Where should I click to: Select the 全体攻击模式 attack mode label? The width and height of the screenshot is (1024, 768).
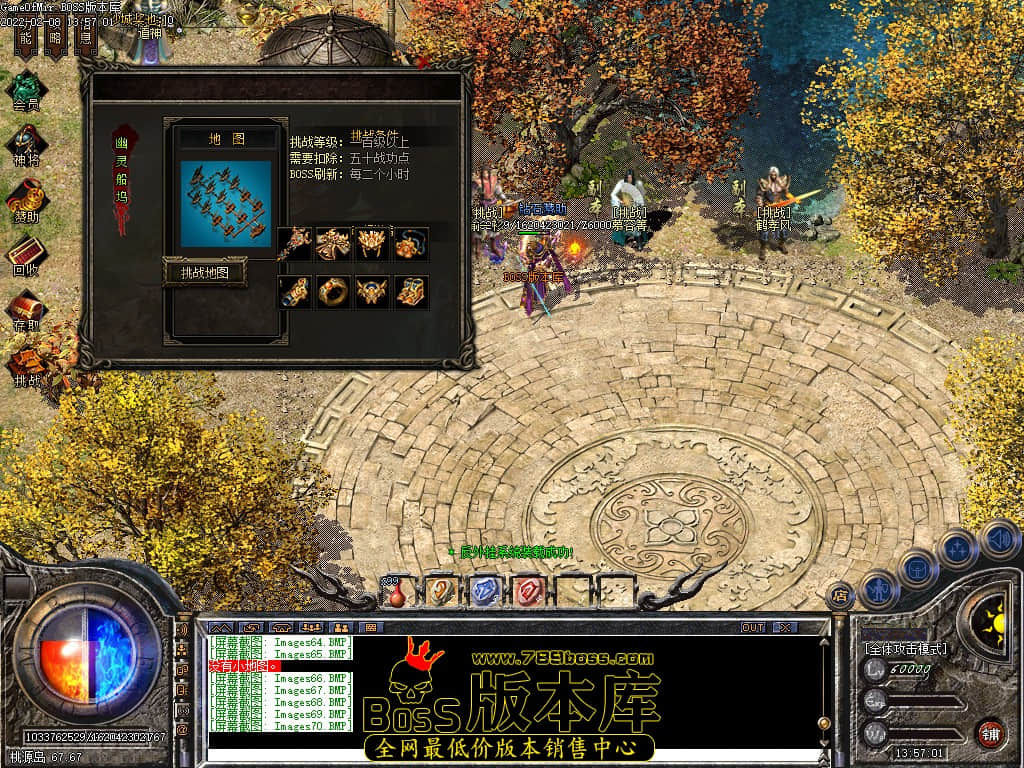tap(905, 648)
